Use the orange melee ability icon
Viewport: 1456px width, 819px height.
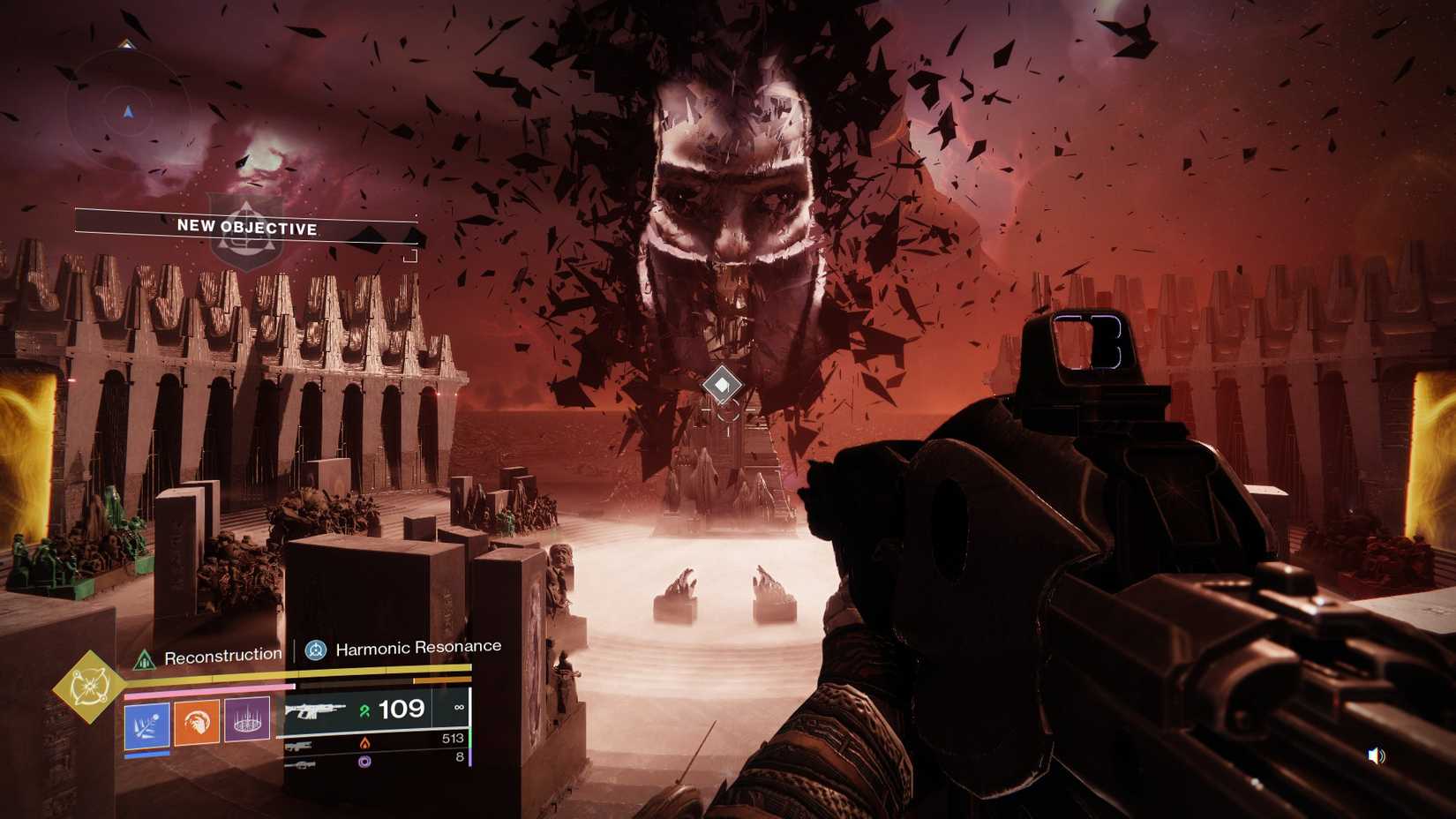click(x=197, y=723)
